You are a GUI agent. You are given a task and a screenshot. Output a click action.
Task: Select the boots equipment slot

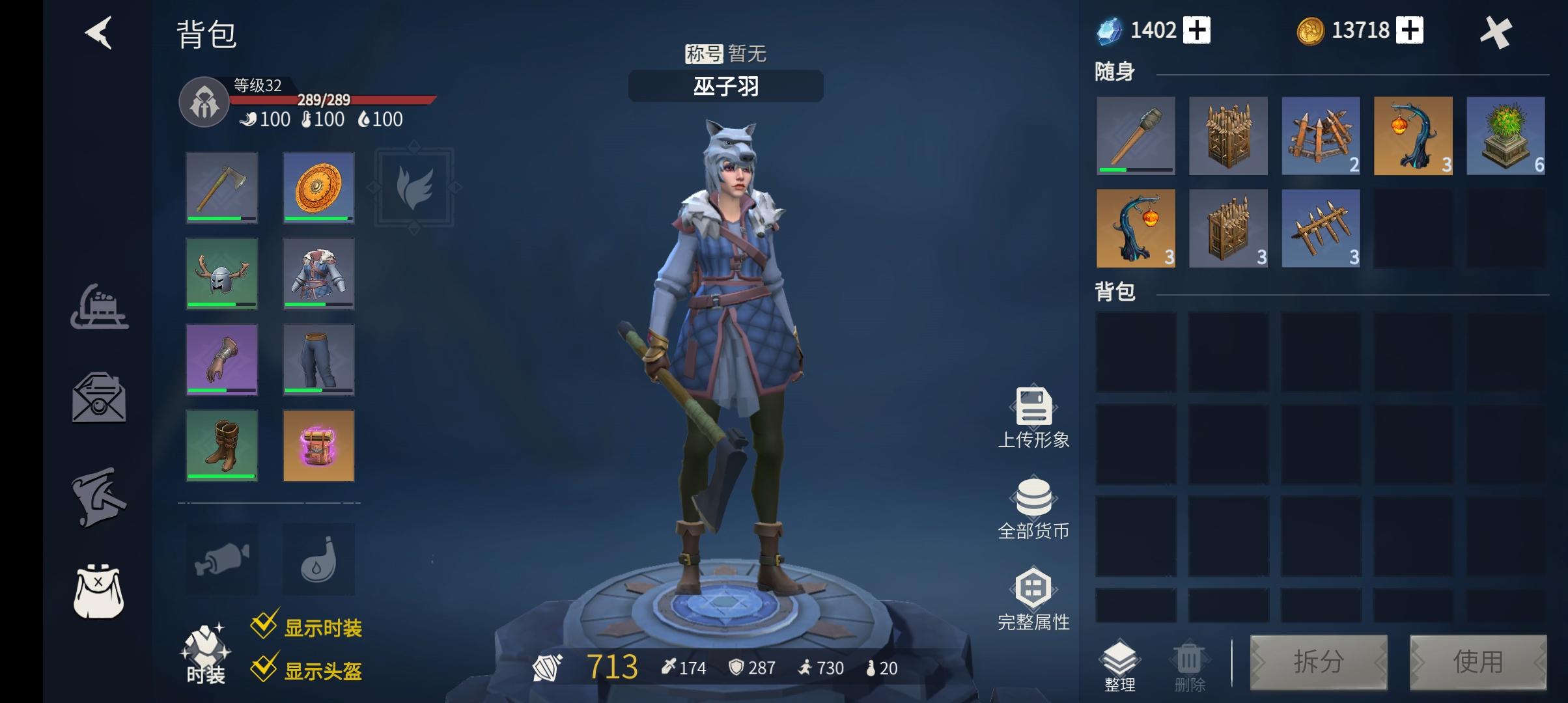click(x=221, y=445)
